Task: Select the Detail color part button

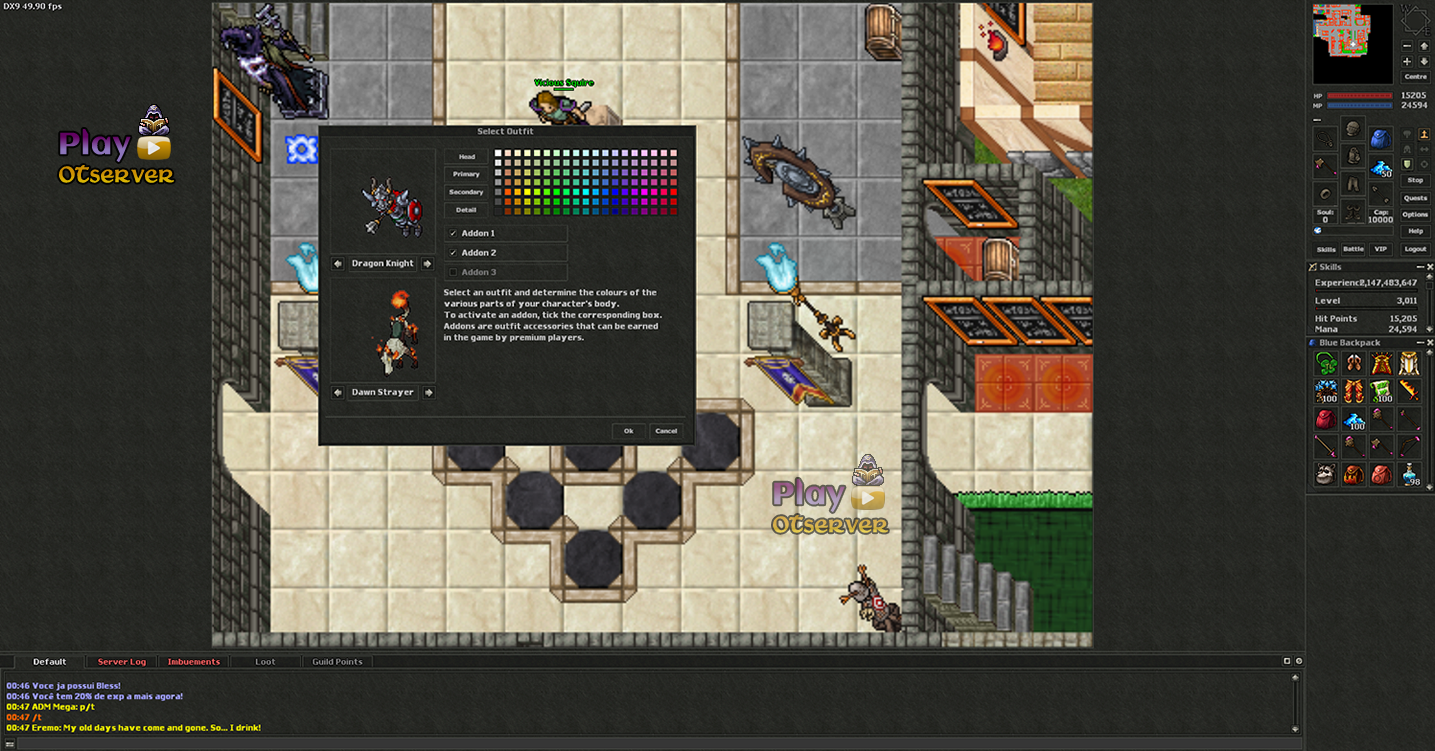Action: click(466, 210)
